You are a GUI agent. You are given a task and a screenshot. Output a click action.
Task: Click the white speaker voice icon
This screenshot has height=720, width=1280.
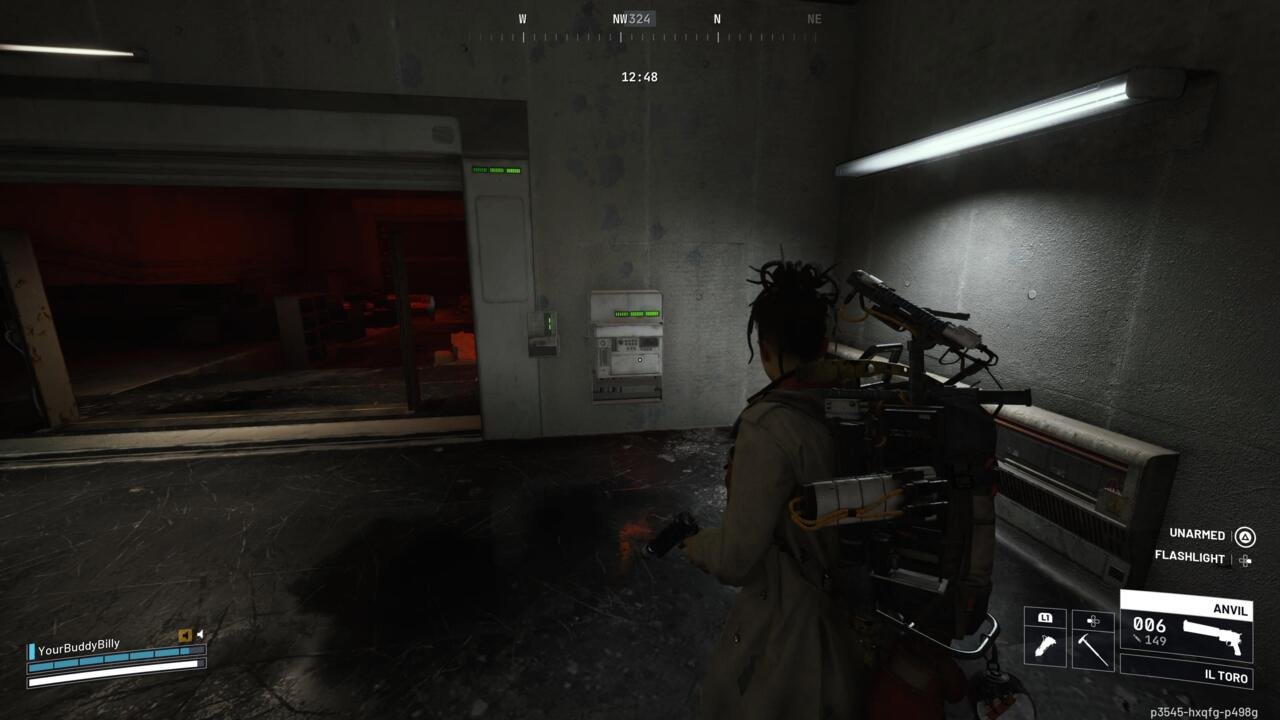pyautogui.click(x=200, y=634)
